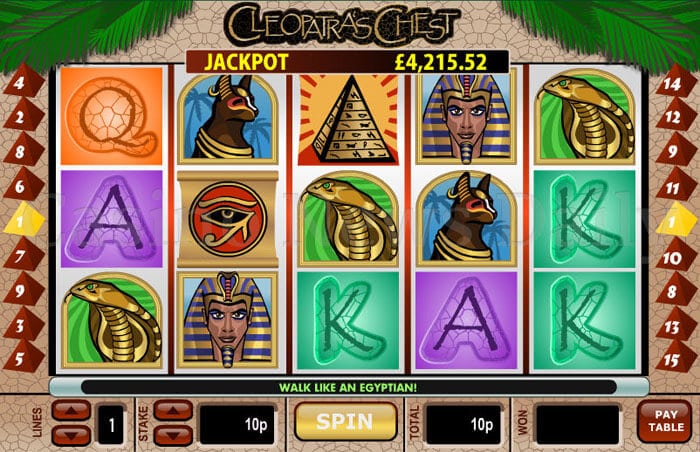The height and width of the screenshot is (452, 700).
Task: Activate the payline 15 pyramid
Action: (674, 357)
